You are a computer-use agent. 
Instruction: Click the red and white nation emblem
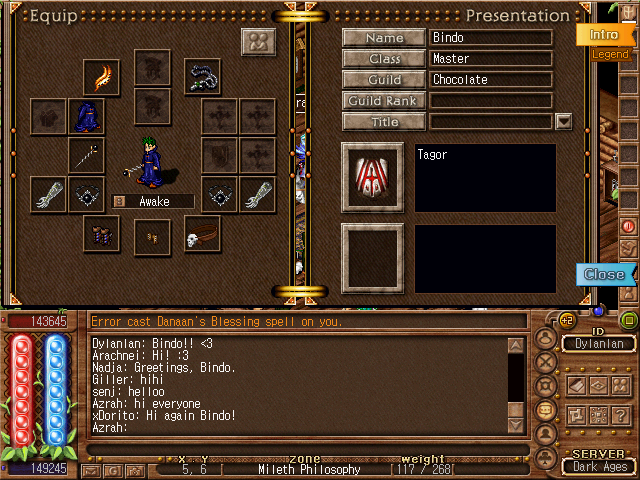pyautogui.click(x=372, y=178)
